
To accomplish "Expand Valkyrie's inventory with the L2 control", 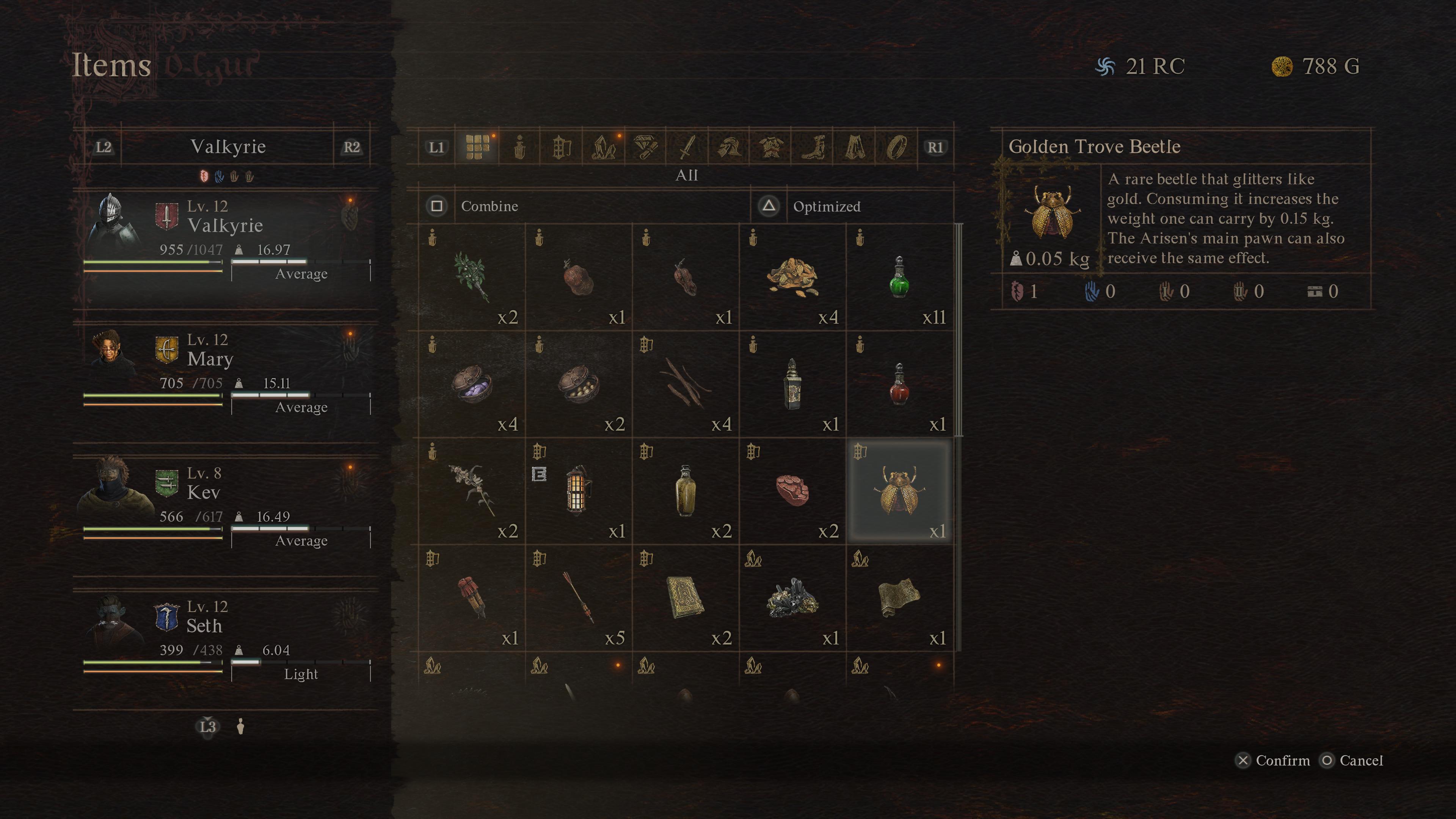I will [104, 147].
